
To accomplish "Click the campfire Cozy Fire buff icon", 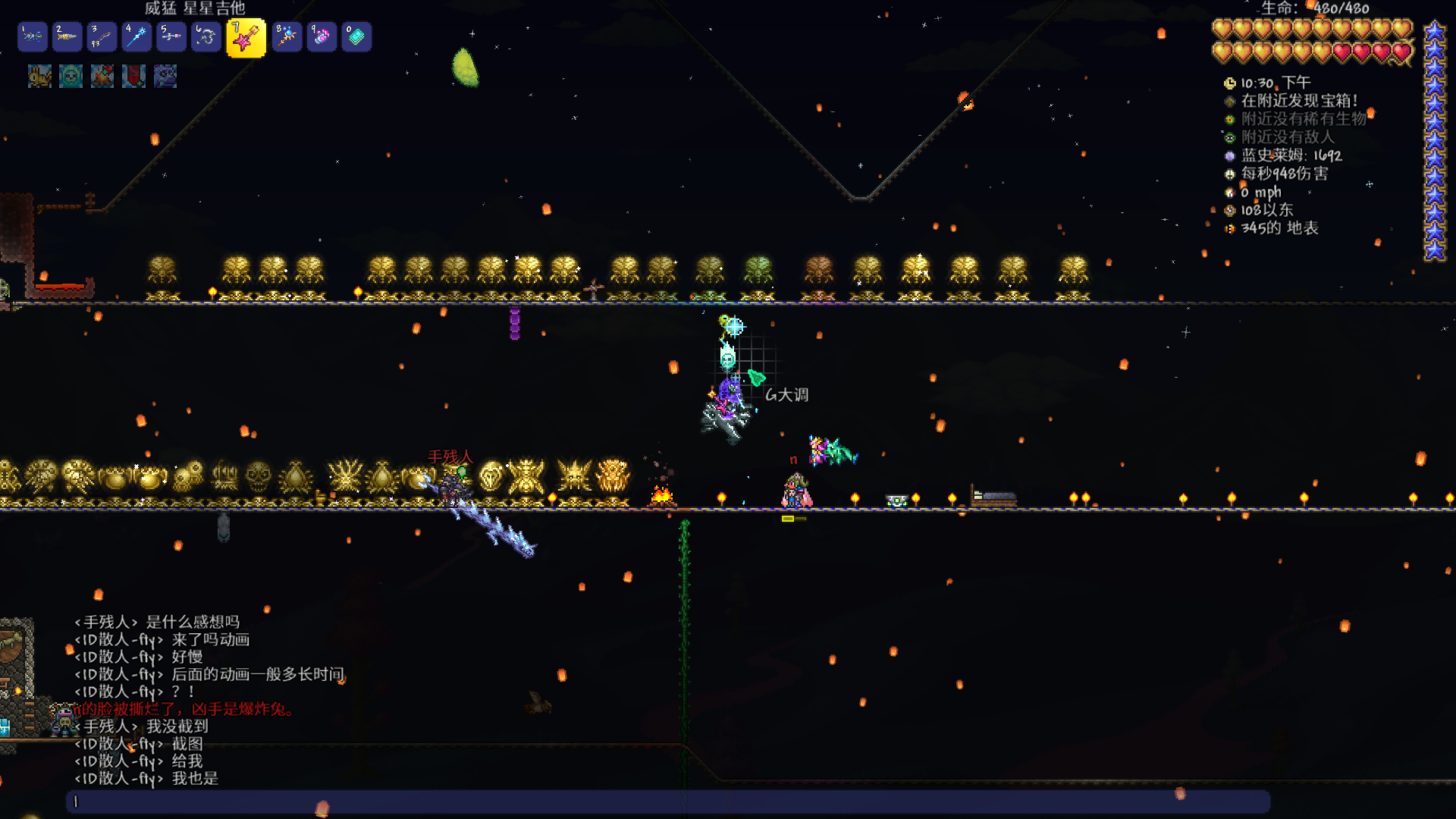I will pos(102,76).
